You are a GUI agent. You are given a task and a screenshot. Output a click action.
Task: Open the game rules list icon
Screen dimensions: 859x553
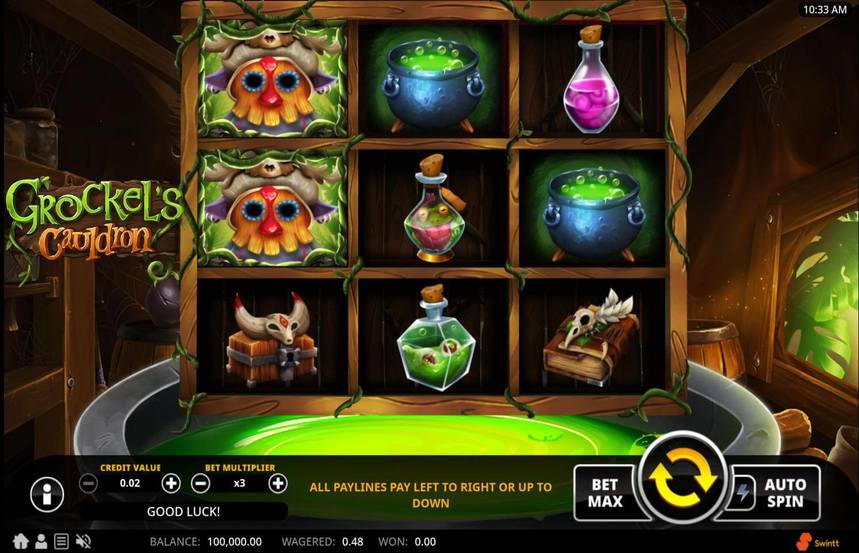61,541
